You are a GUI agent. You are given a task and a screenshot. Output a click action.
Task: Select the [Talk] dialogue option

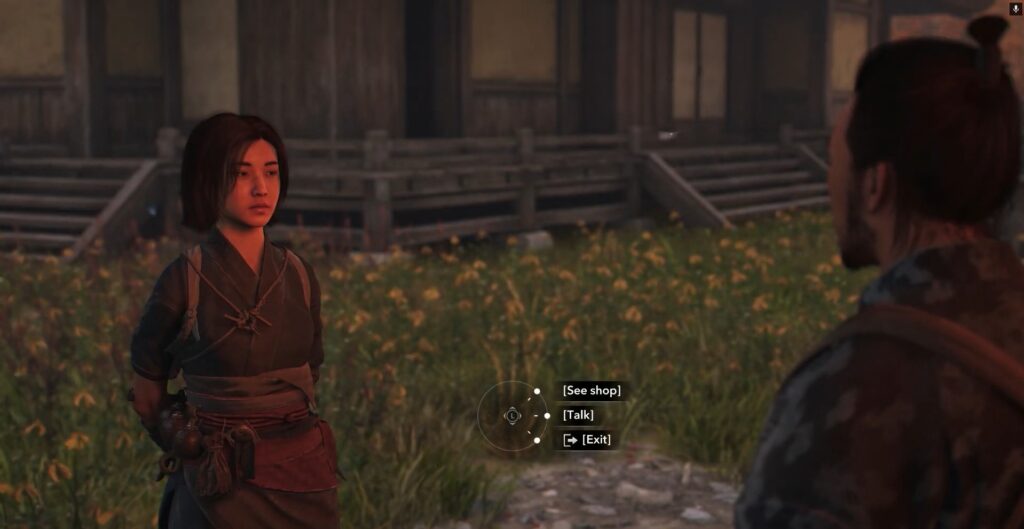(578, 415)
